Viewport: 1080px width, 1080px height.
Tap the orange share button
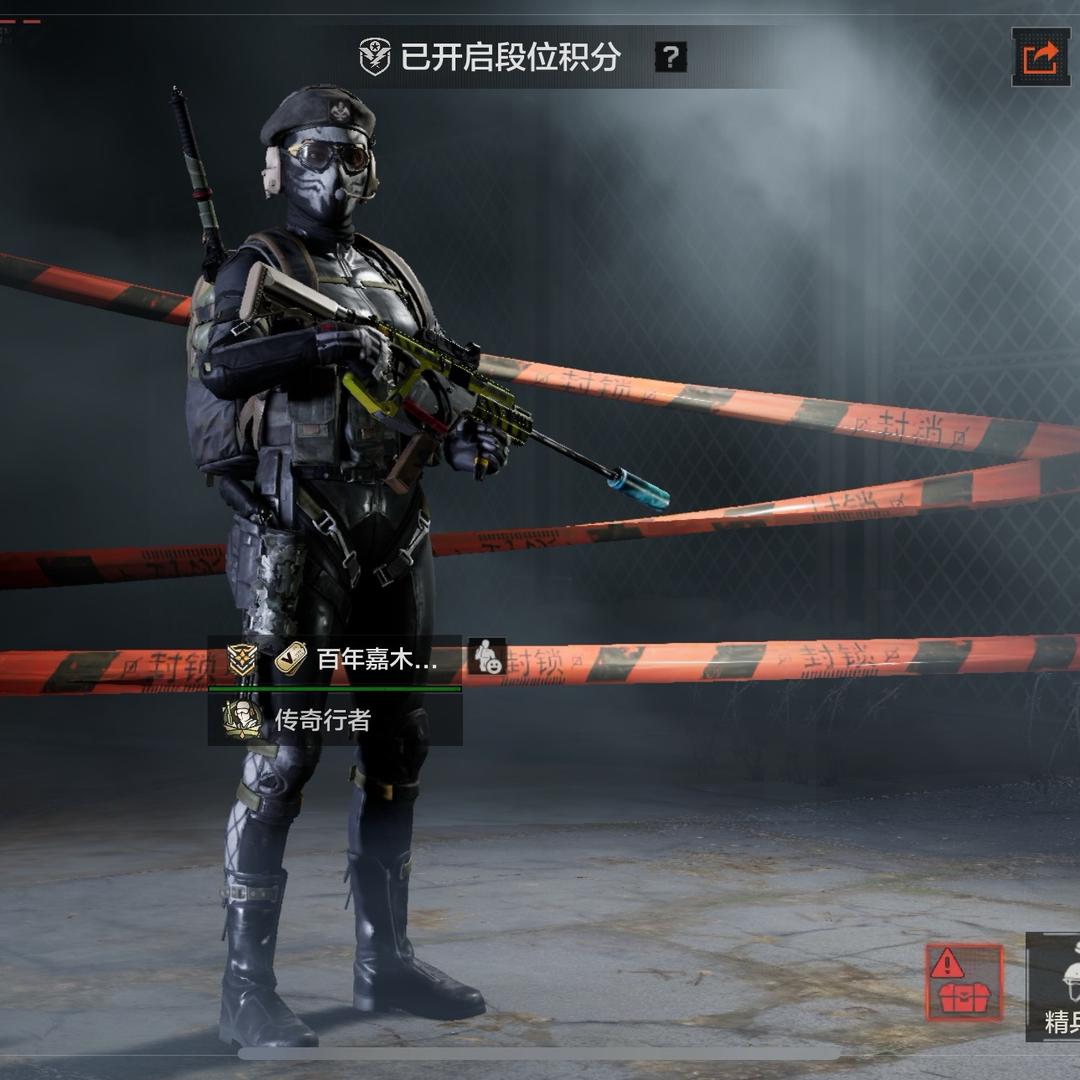(x=1040, y=57)
